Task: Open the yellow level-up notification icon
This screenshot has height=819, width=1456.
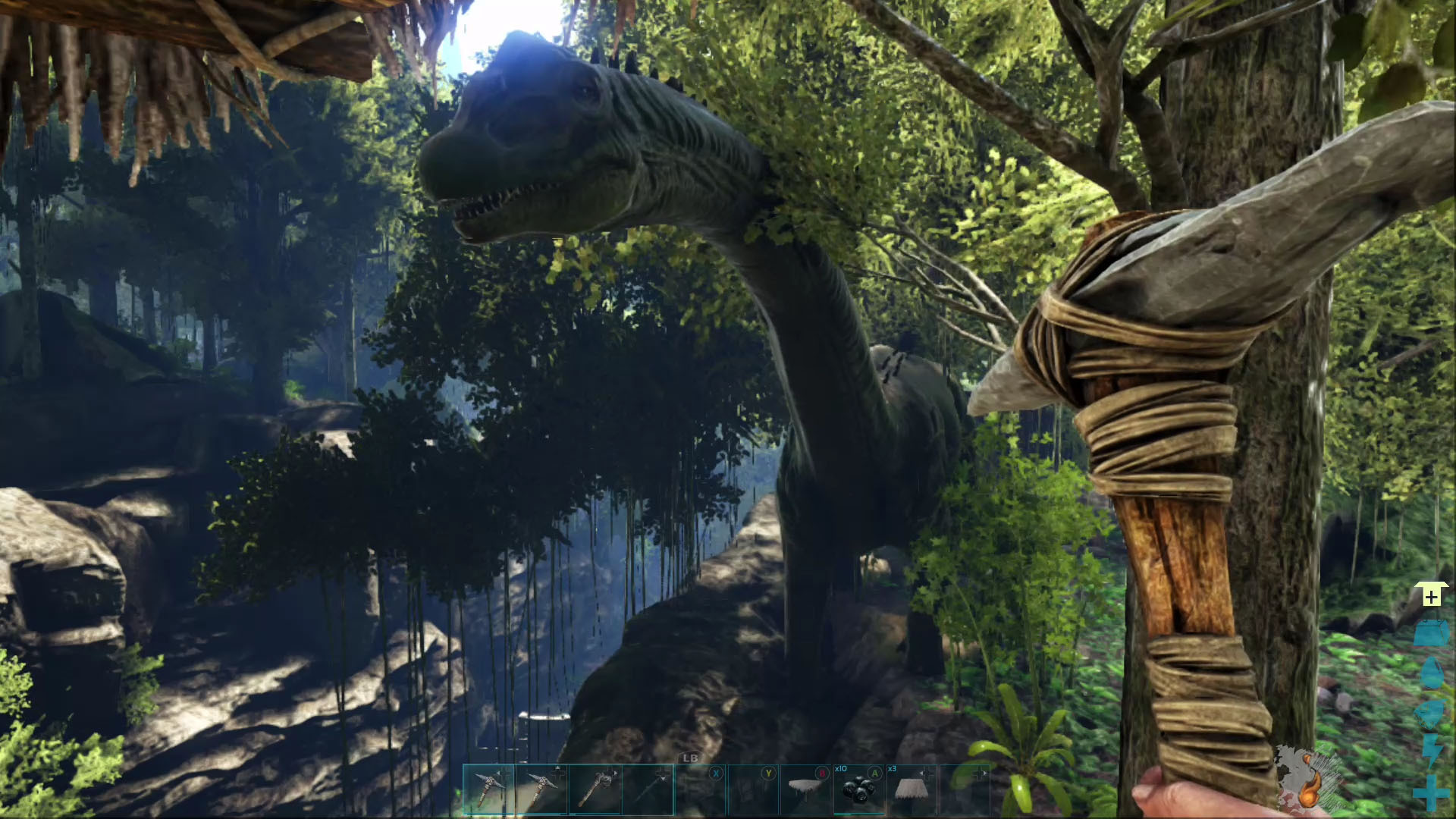Action: click(x=1431, y=596)
